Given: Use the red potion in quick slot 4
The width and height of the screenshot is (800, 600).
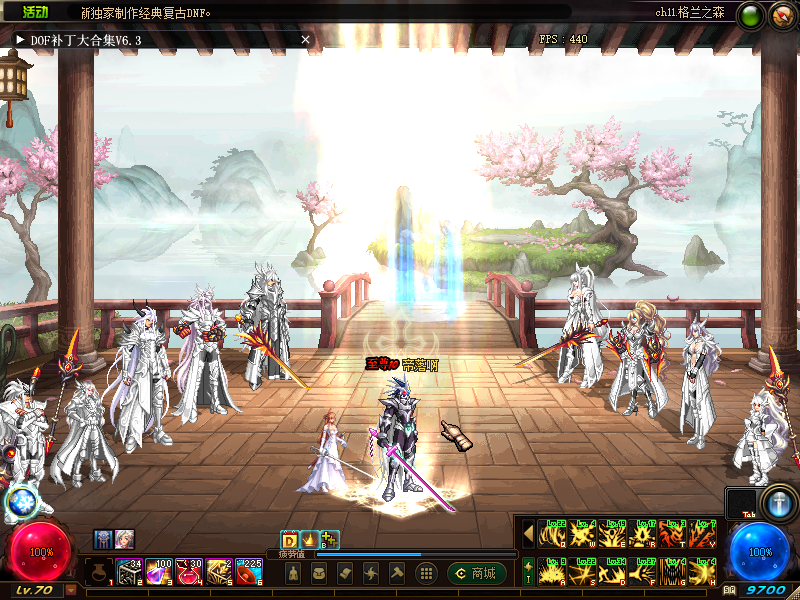Looking at the screenshot, I should [189, 571].
